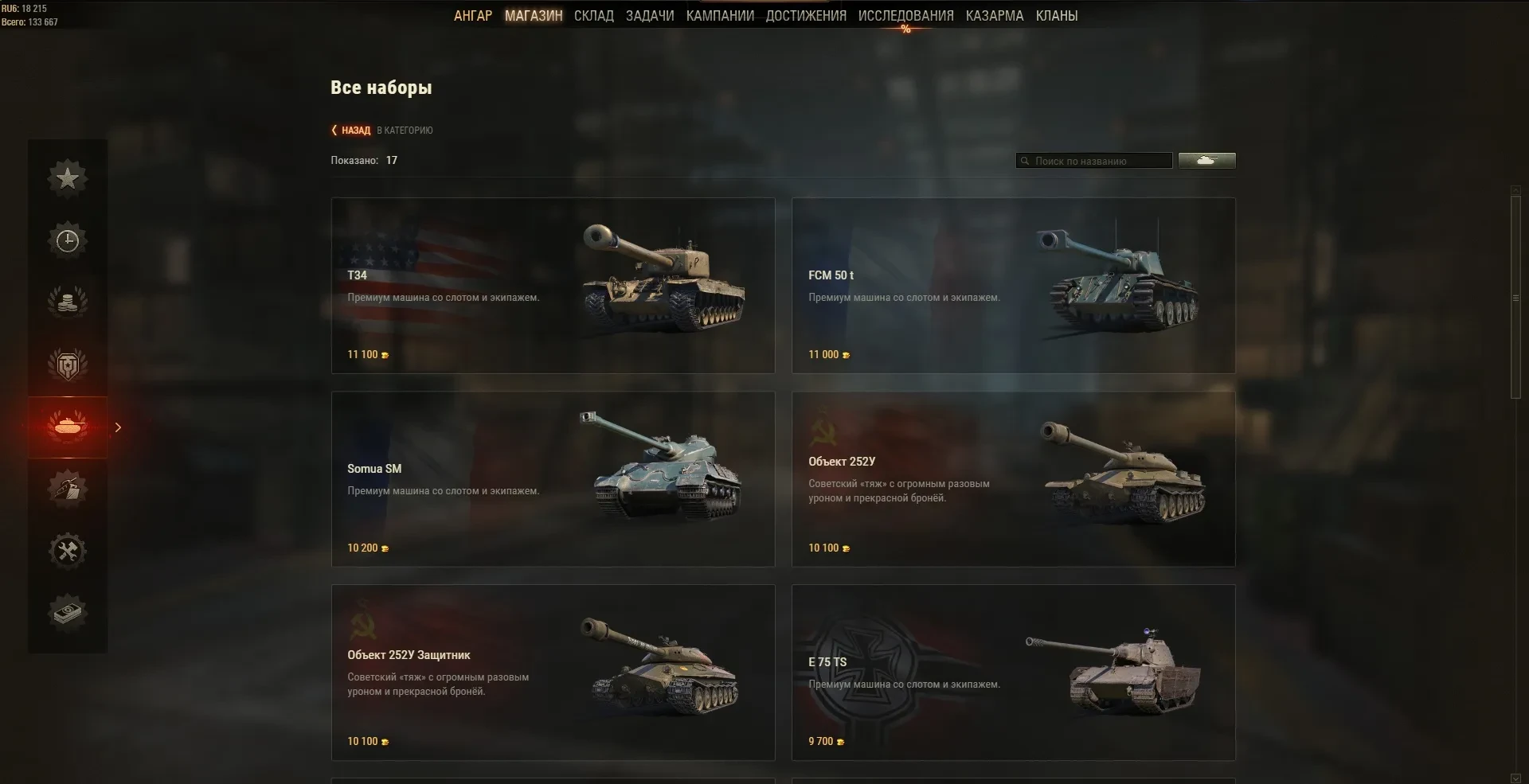Open the ИССЛЕДОВАНИЯ tech tree tab
The width and height of the screenshot is (1529, 784).
click(x=905, y=16)
